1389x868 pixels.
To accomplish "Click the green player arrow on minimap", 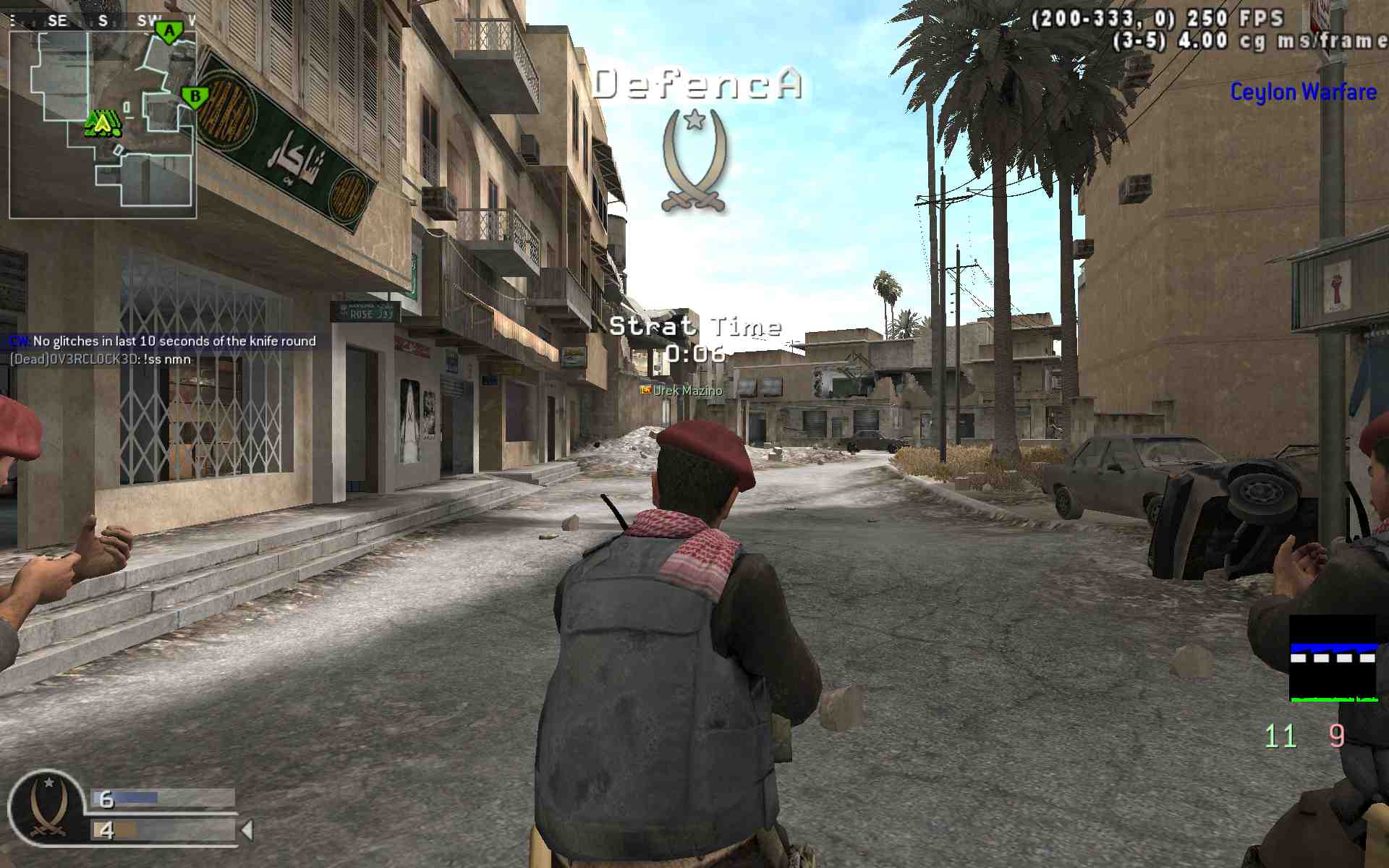I will (103, 124).
